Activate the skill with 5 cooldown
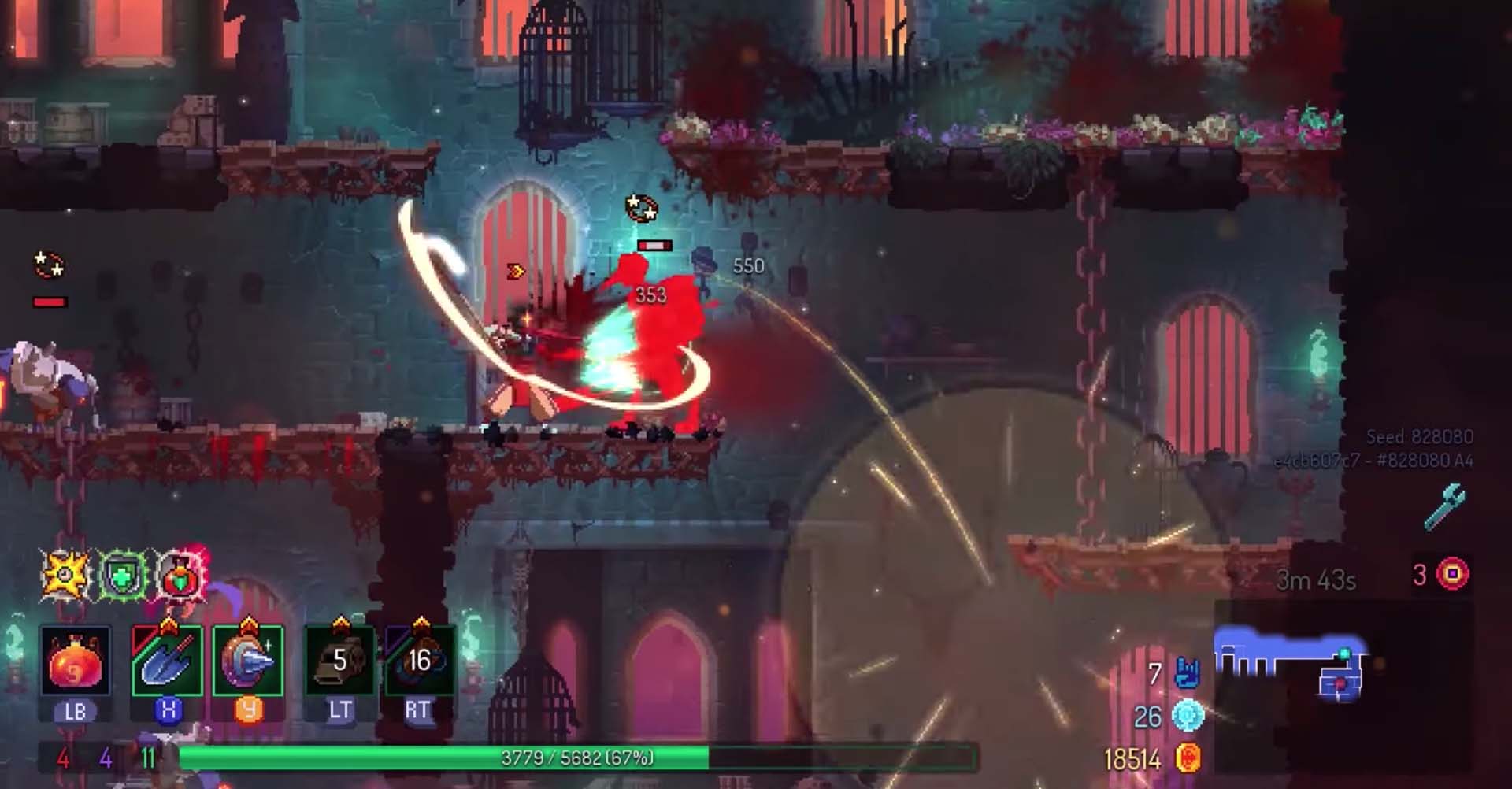 tap(339, 661)
